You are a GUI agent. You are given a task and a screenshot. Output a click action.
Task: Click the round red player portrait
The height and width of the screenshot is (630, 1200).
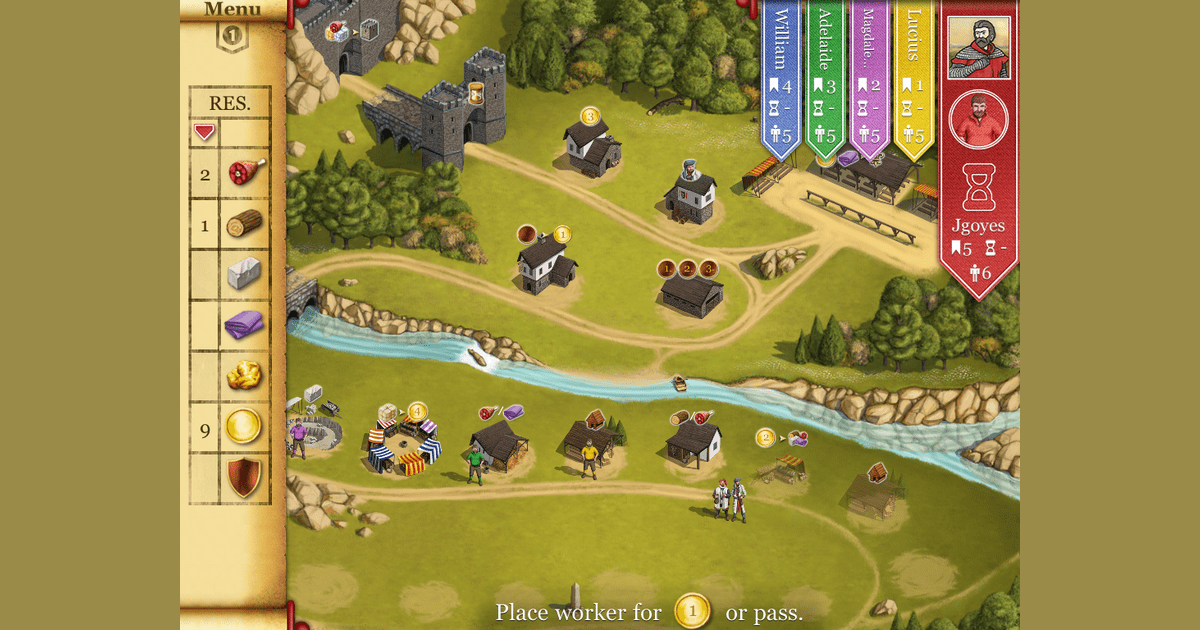click(979, 119)
